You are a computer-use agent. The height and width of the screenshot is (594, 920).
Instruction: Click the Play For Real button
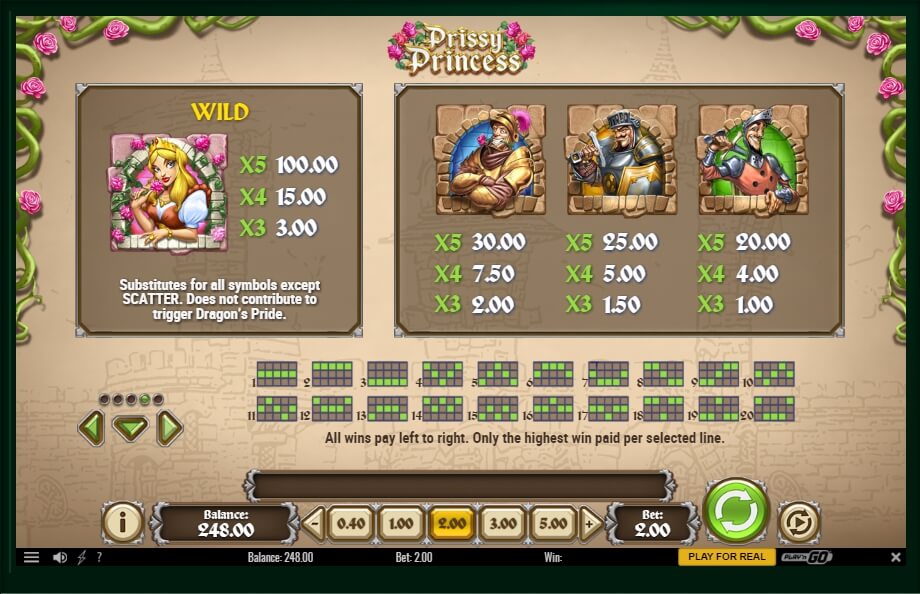pyautogui.click(x=726, y=557)
